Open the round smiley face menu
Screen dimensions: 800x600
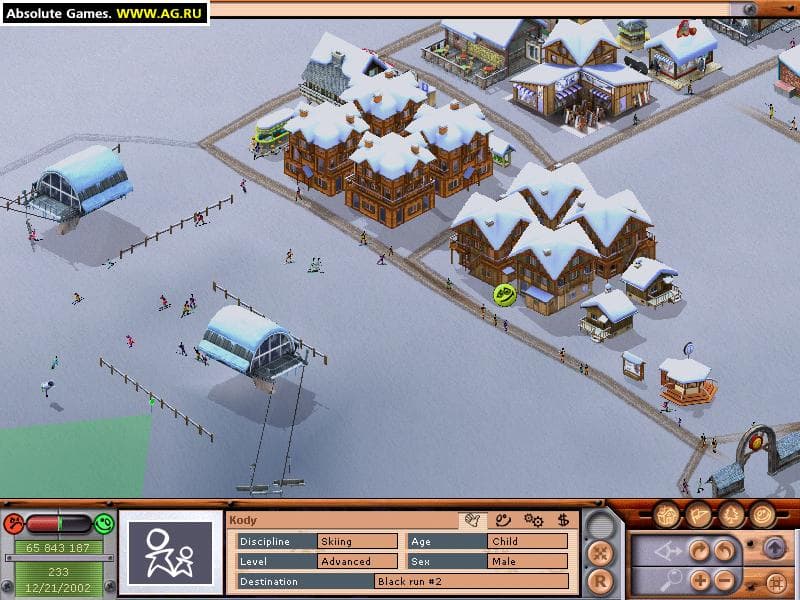tap(763, 515)
